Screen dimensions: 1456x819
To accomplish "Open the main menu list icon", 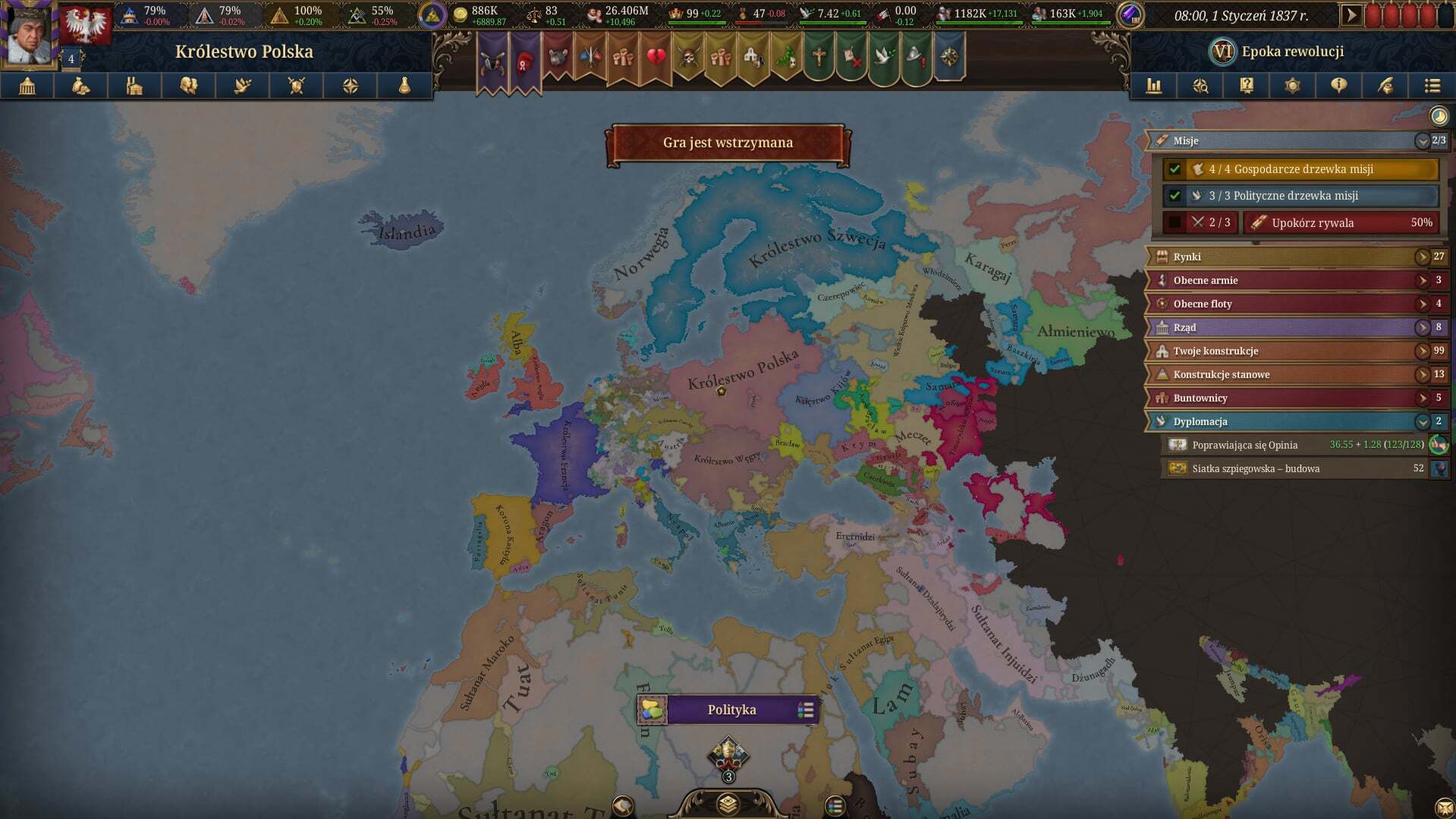I will [x=1432, y=86].
